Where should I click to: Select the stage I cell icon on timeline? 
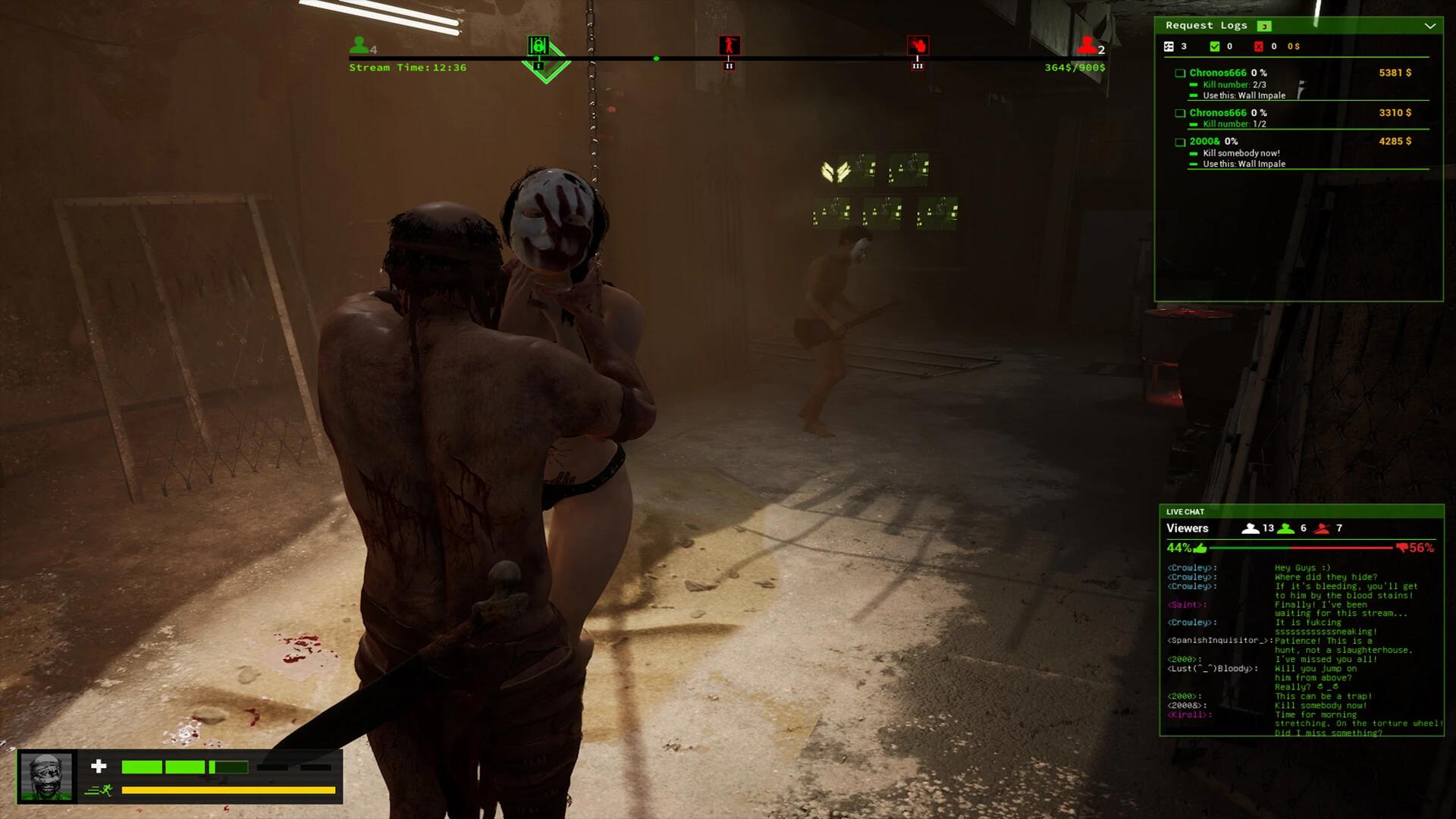click(539, 45)
